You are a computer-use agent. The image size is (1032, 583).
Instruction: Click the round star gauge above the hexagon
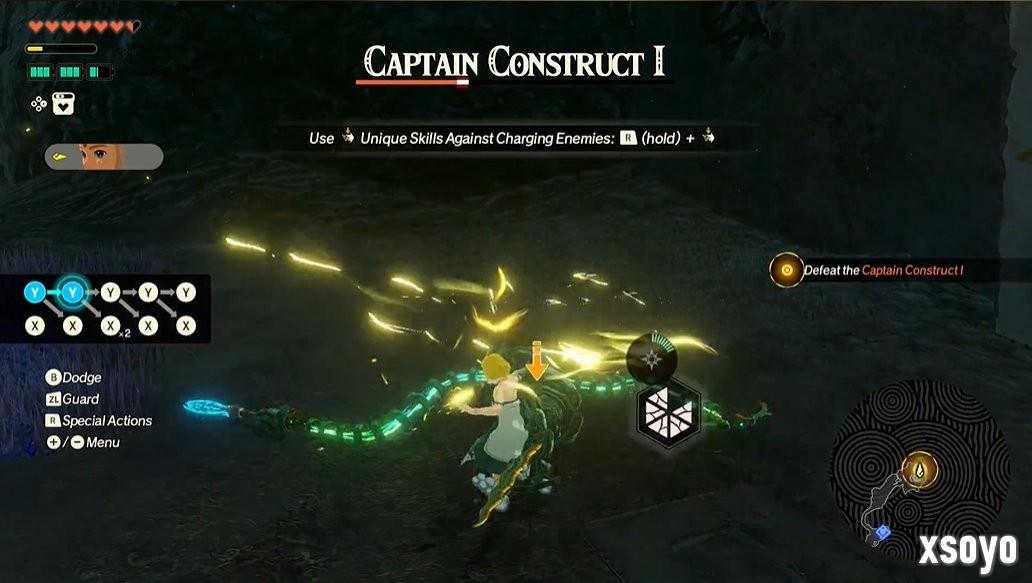pos(651,356)
